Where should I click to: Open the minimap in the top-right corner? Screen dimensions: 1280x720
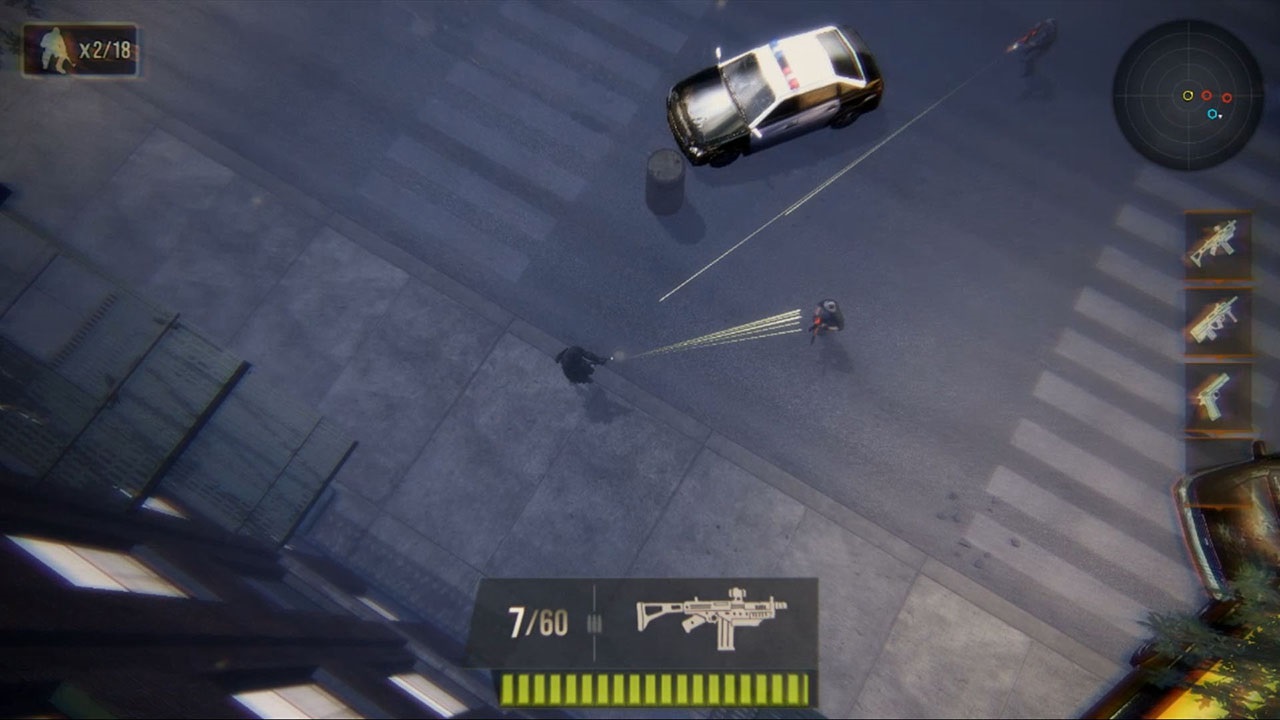pyautogui.click(x=1192, y=97)
